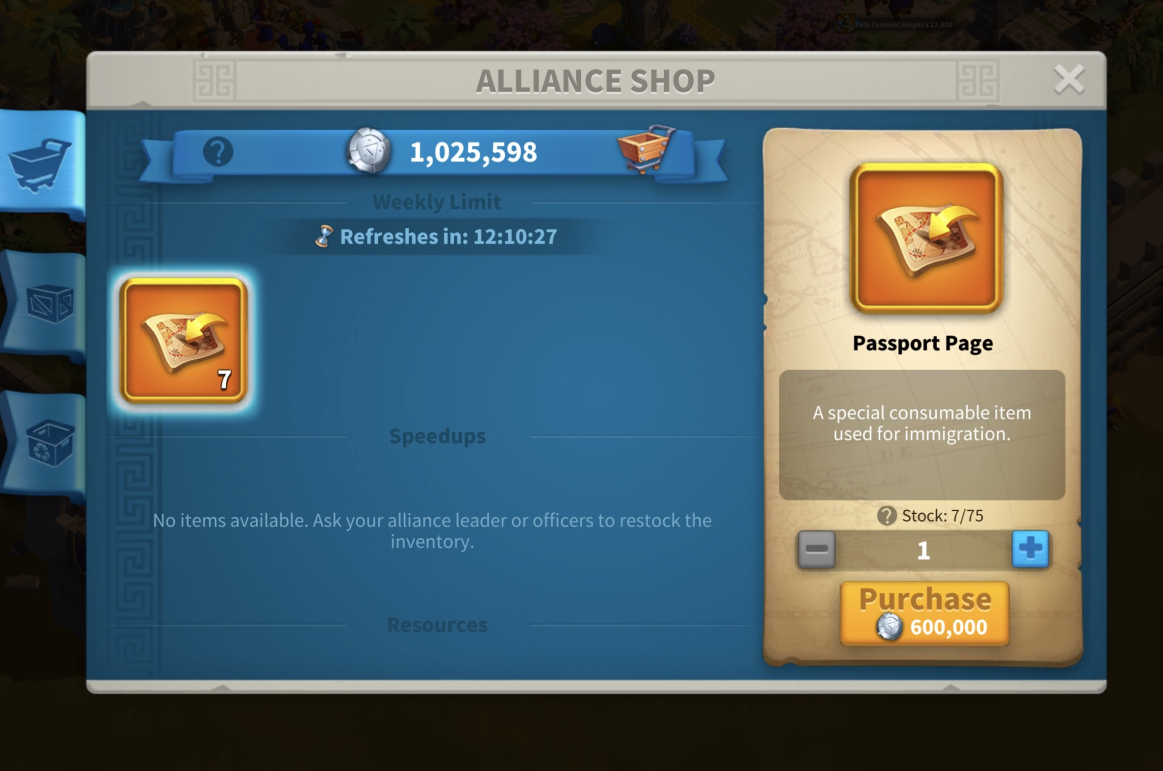
Task: Open the shopping cart tab
Action: (41, 160)
